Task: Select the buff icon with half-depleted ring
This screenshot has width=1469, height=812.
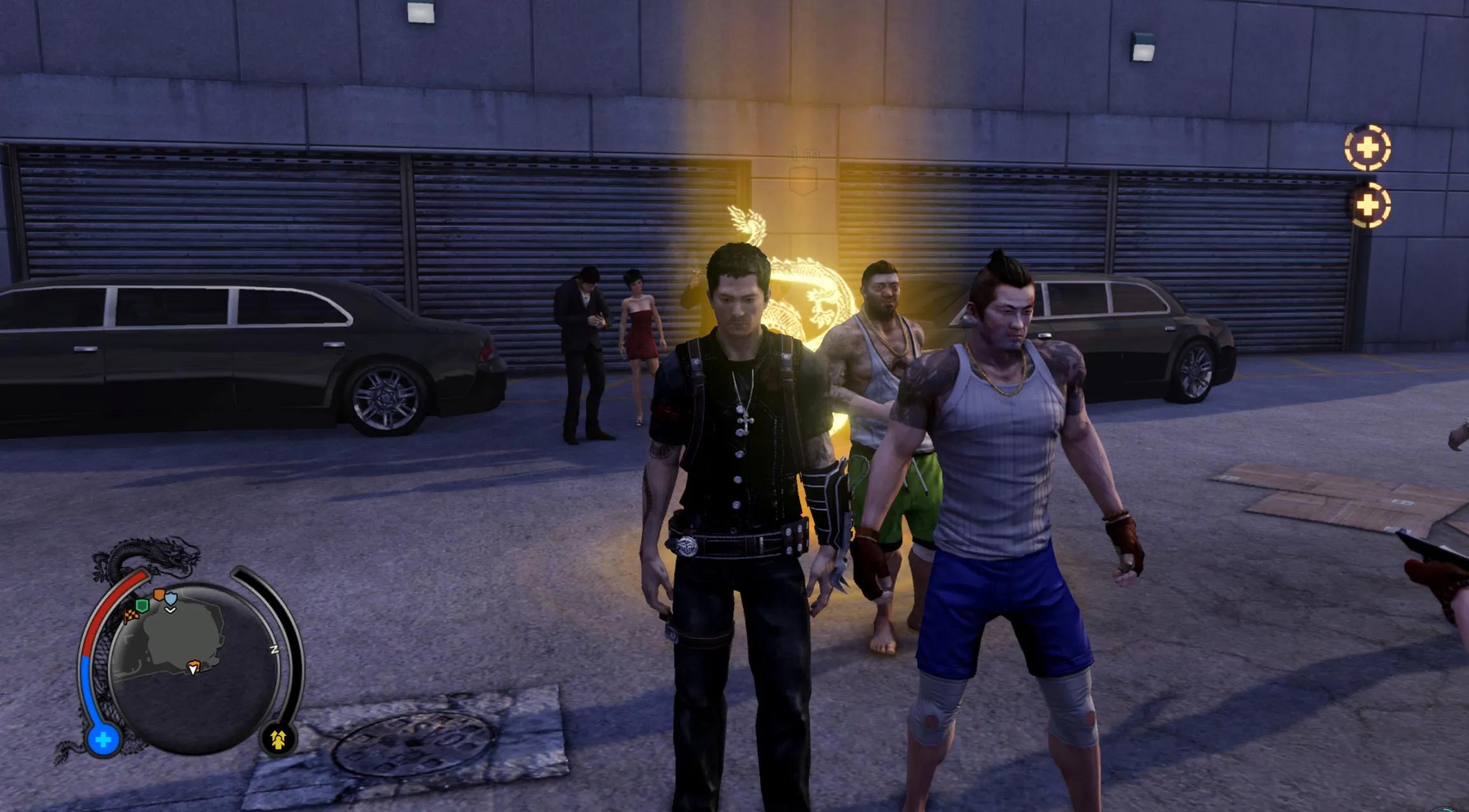Action: tap(1367, 205)
